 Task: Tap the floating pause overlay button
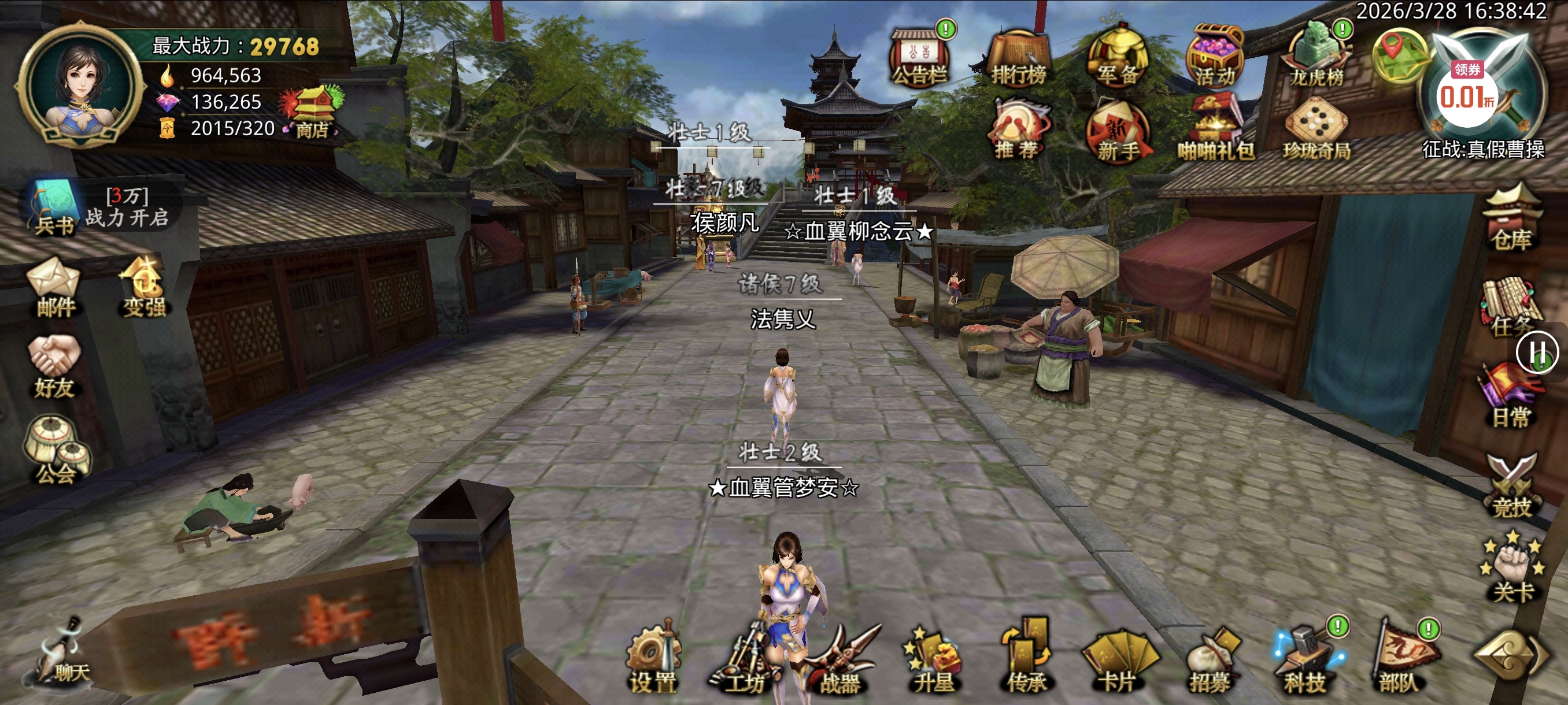coord(1537,351)
